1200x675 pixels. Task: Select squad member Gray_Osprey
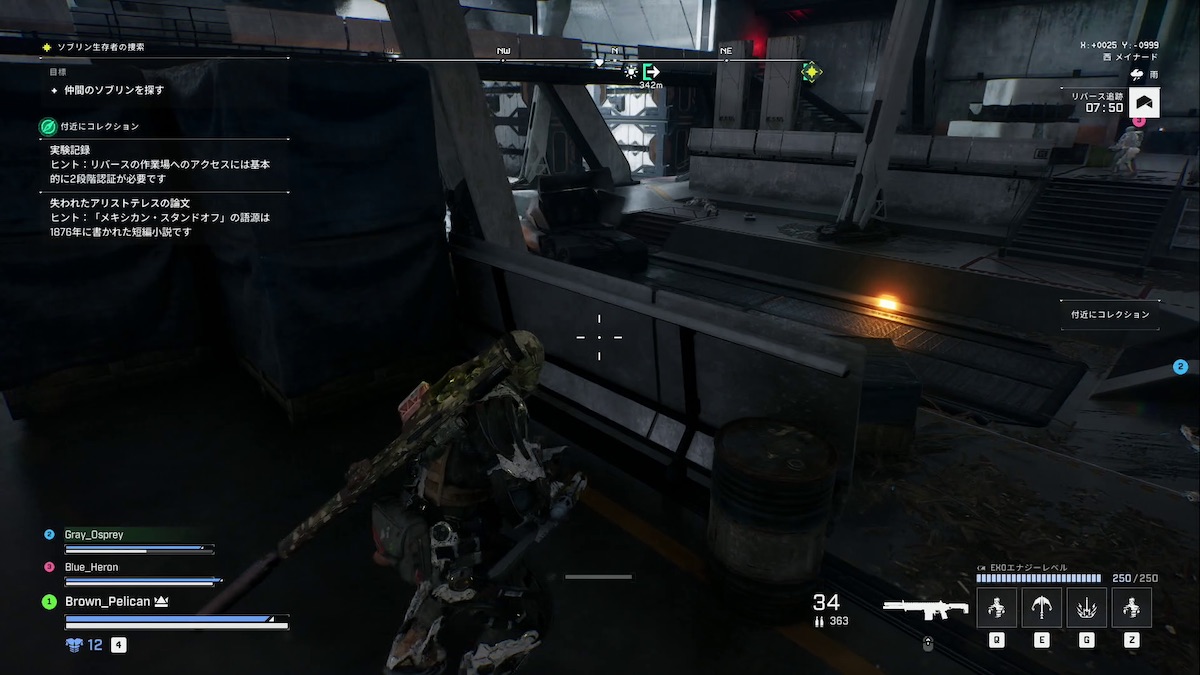coord(94,535)
